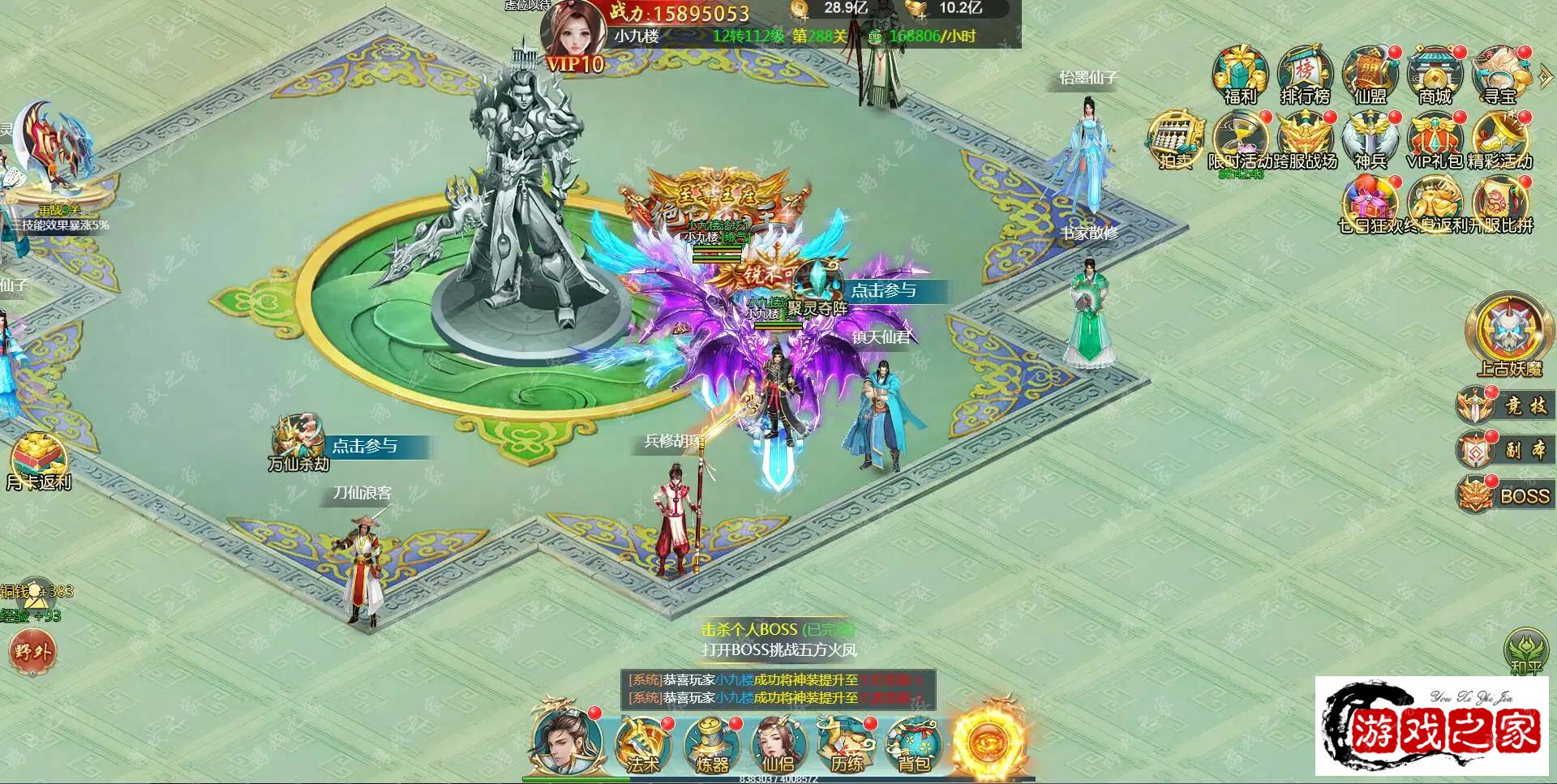Open the 寻宝 treasure hunt icon
This screenshot has width=1557, height=784.
(1499, 75)
